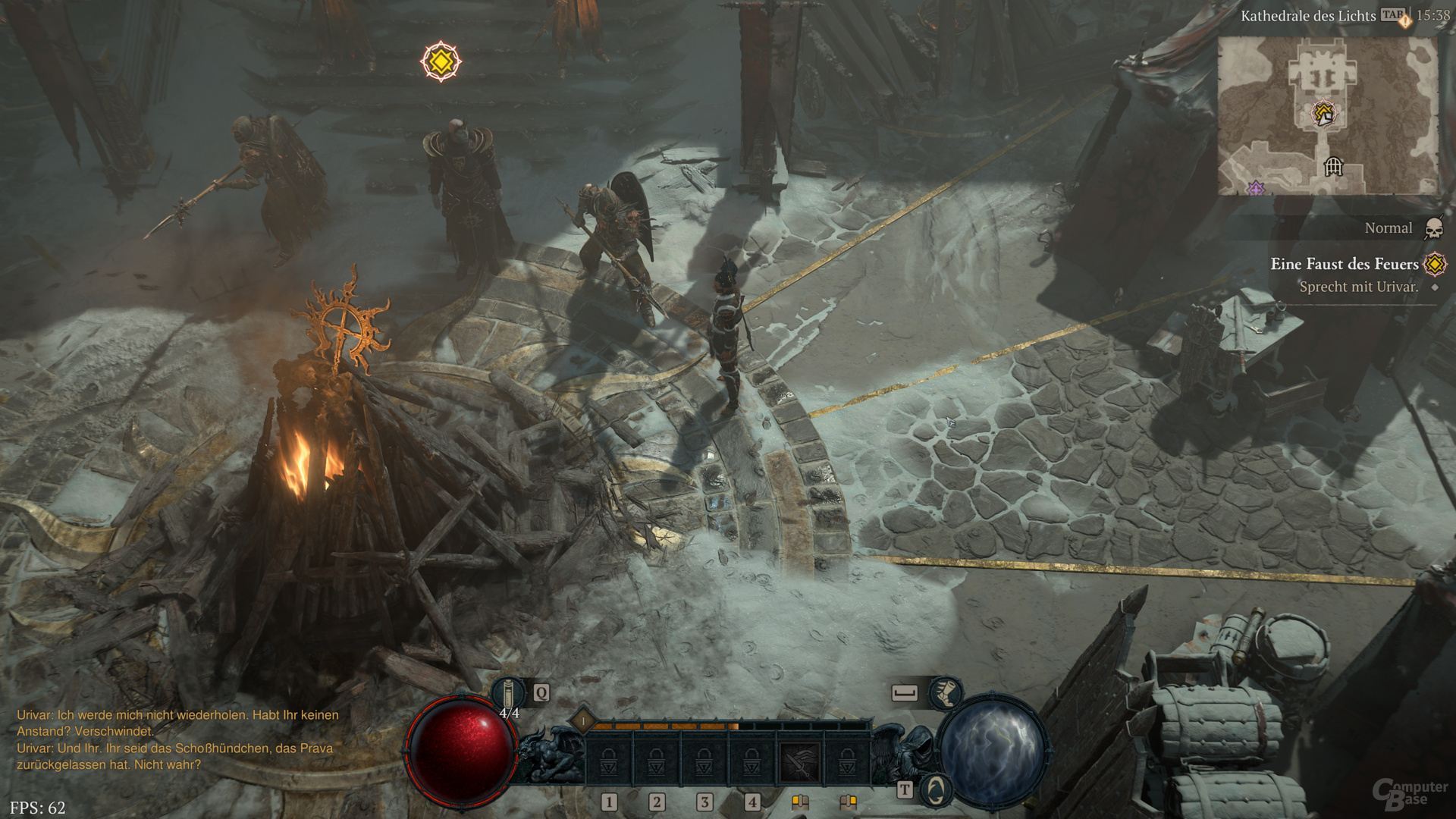The width and height of the screenshot is (1456, 819).
Task: Click the floating yellow quest marker
Action: [441, 61]
